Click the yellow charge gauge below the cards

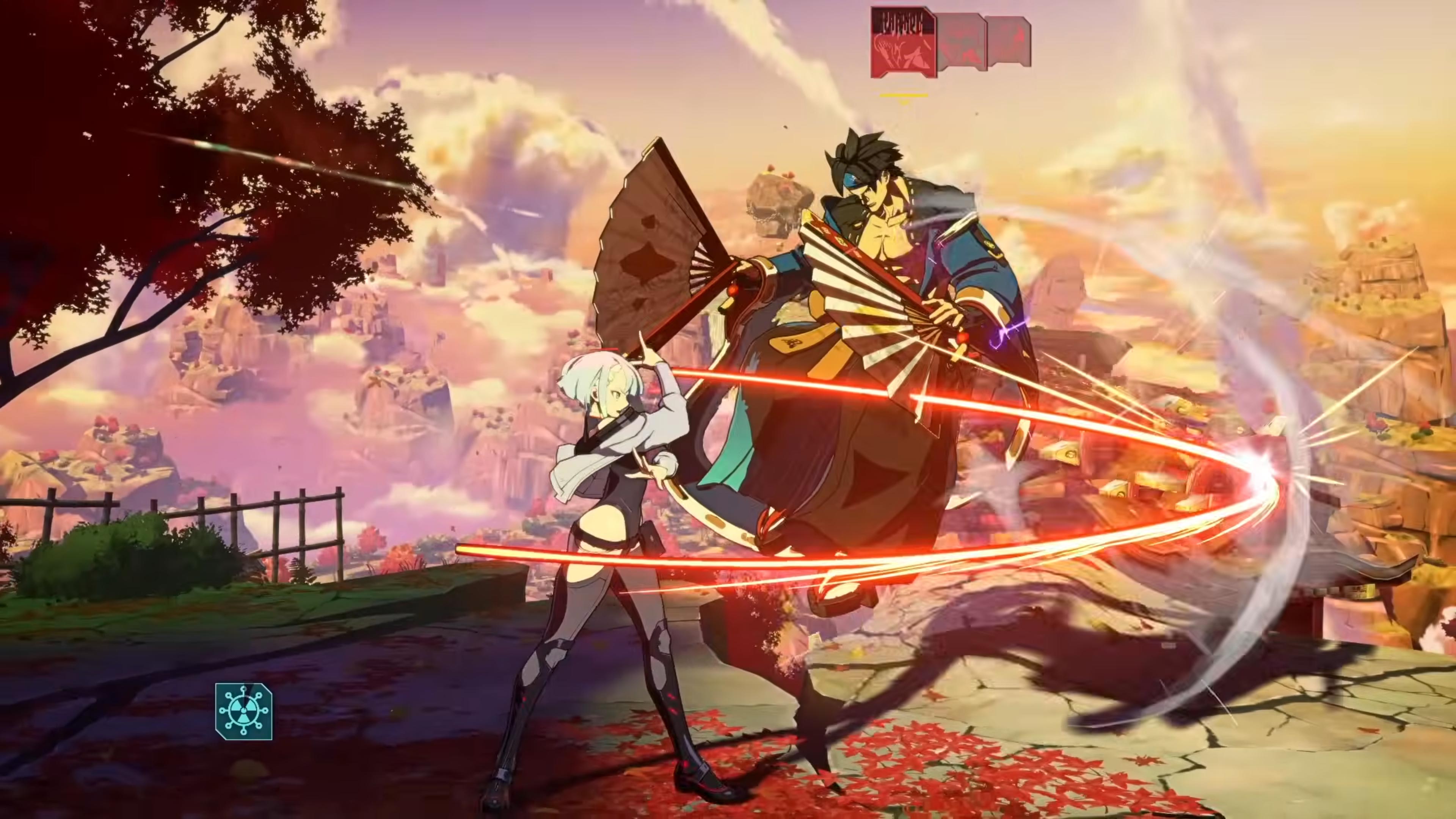[904, 96]
